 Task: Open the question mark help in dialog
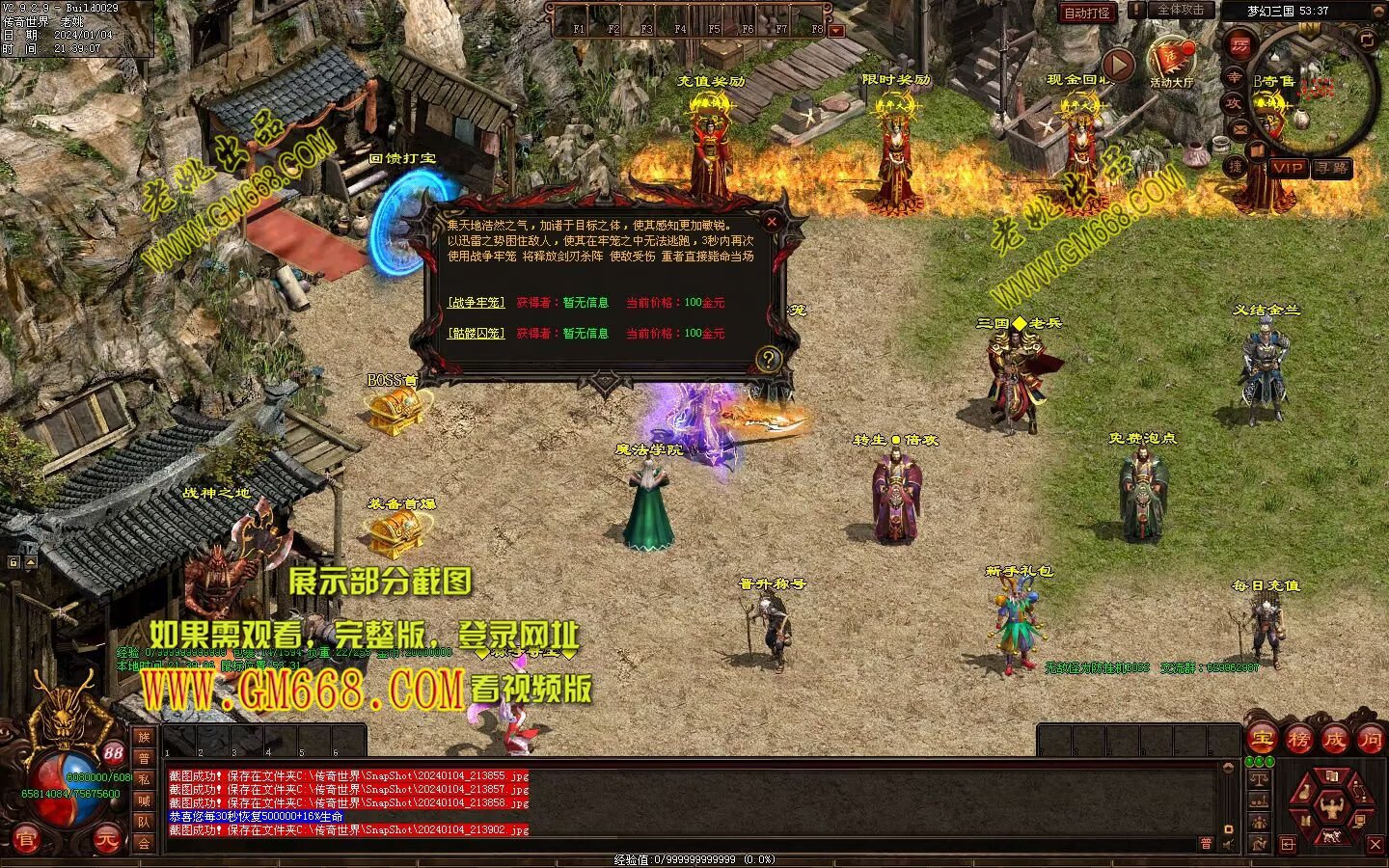tap(768, 360)
